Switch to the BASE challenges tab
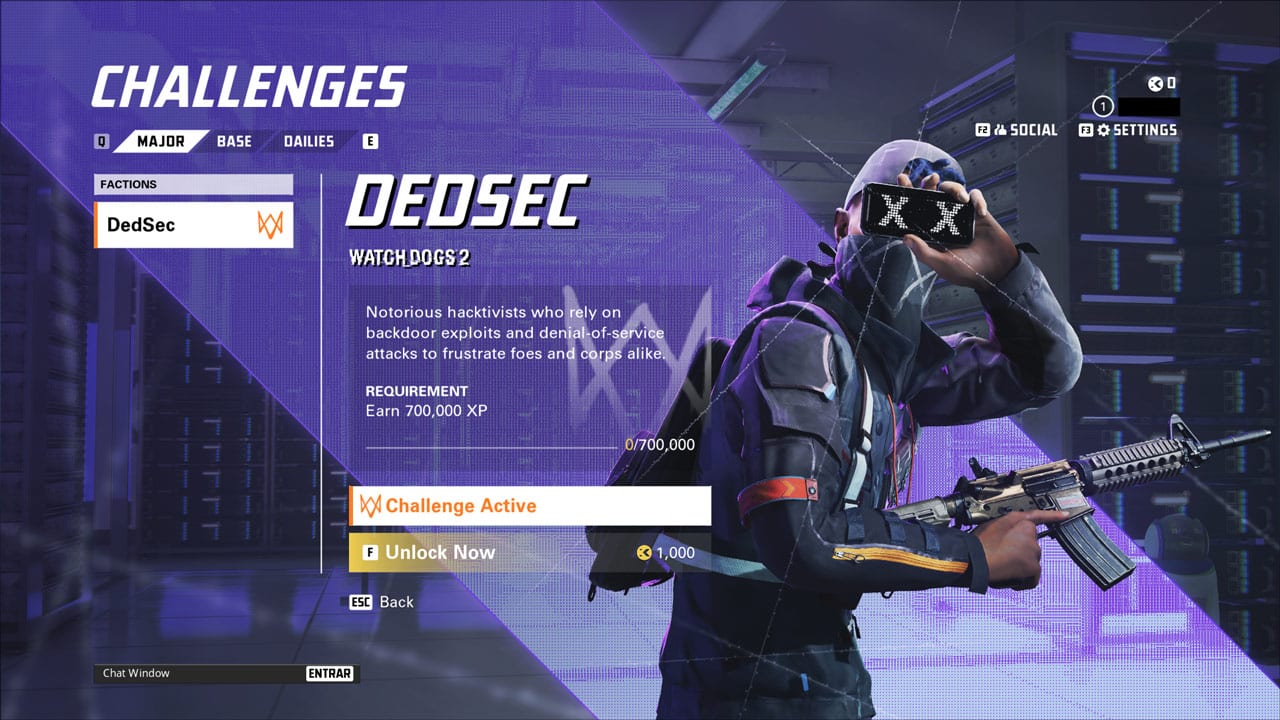The width and height of the screenshot is (1280, 720). (x=234, y=141)
